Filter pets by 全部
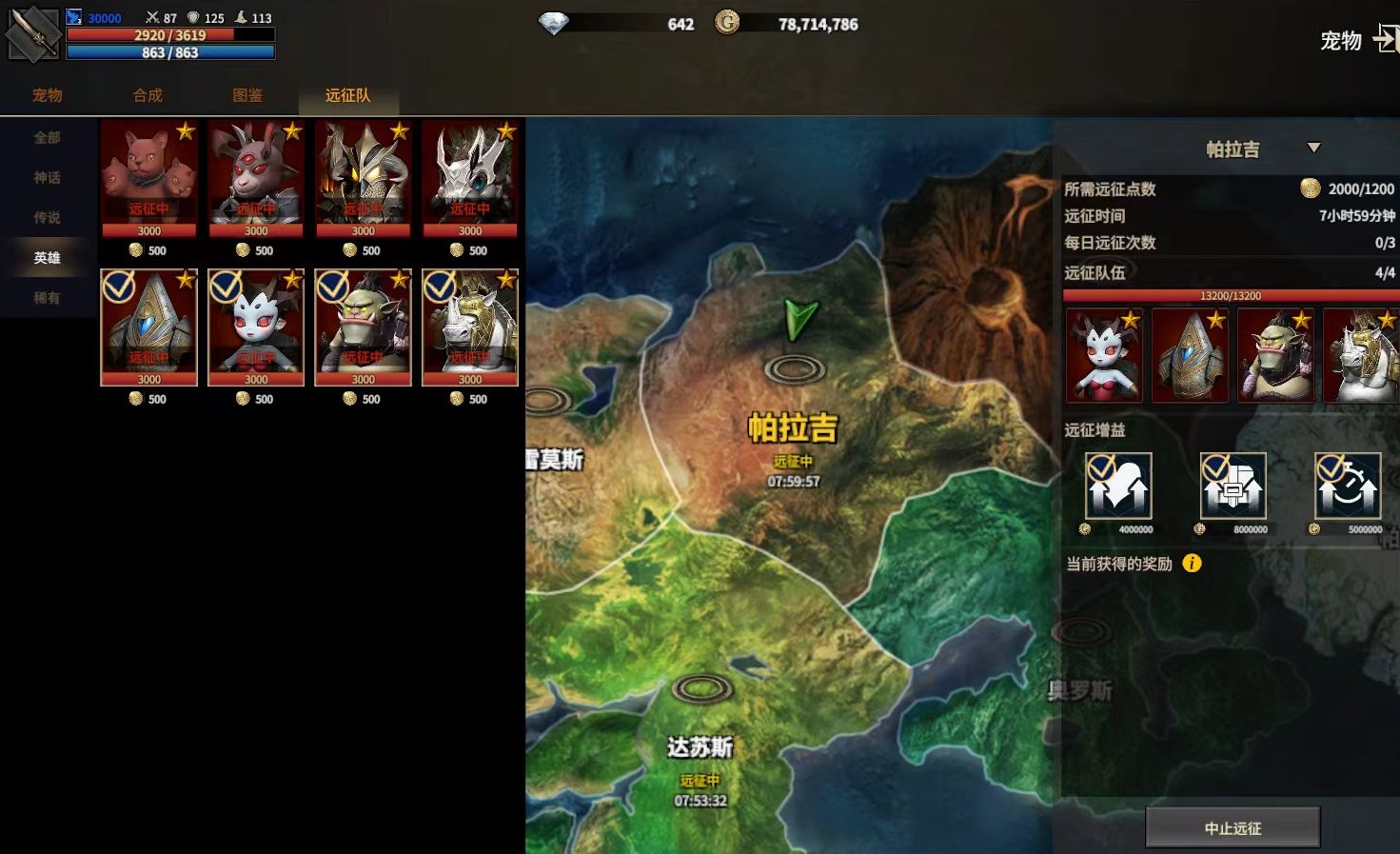The image size is (1400, 854). point(47,138)
